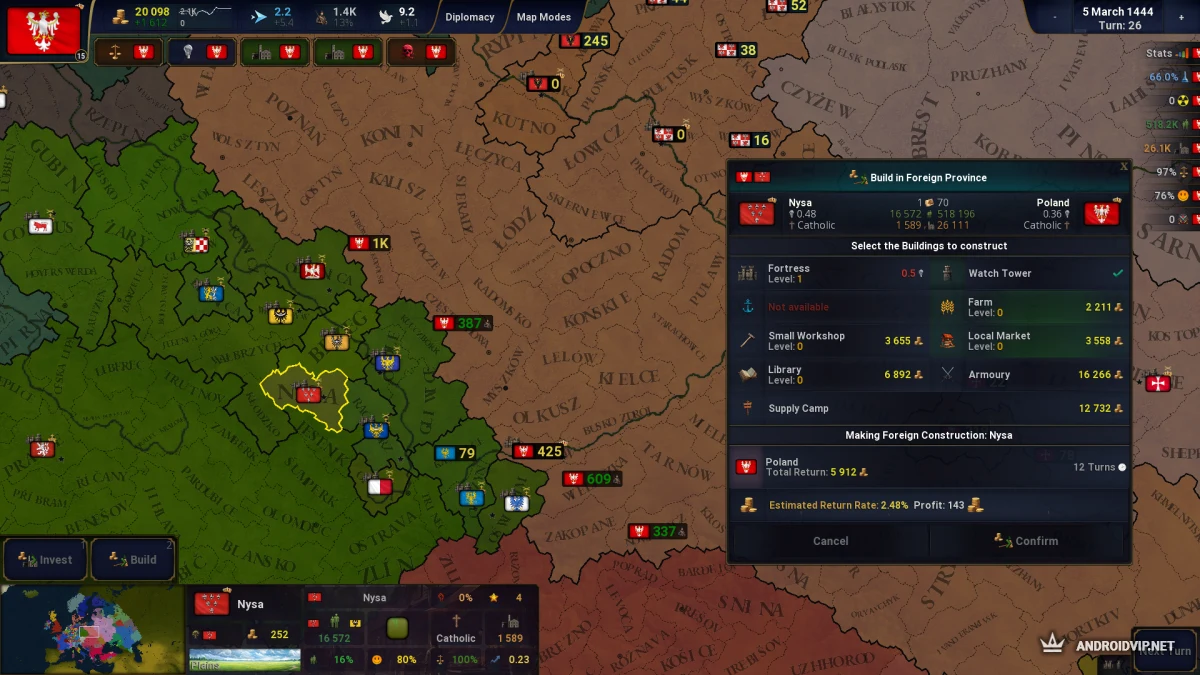Image resolution: width=1200 pixels, height=675 pixels.
Task: Pick the Library building option
Action: (x=829, y=375)
